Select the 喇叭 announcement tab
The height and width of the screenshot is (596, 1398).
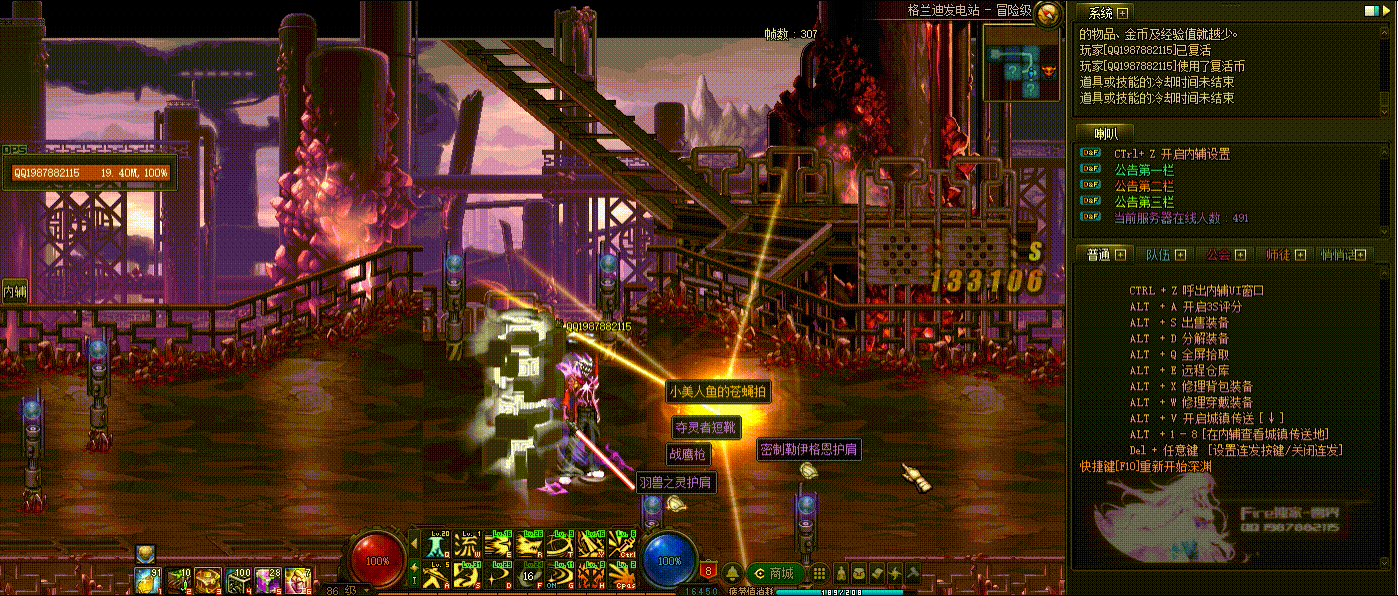tap(1106, 133)
